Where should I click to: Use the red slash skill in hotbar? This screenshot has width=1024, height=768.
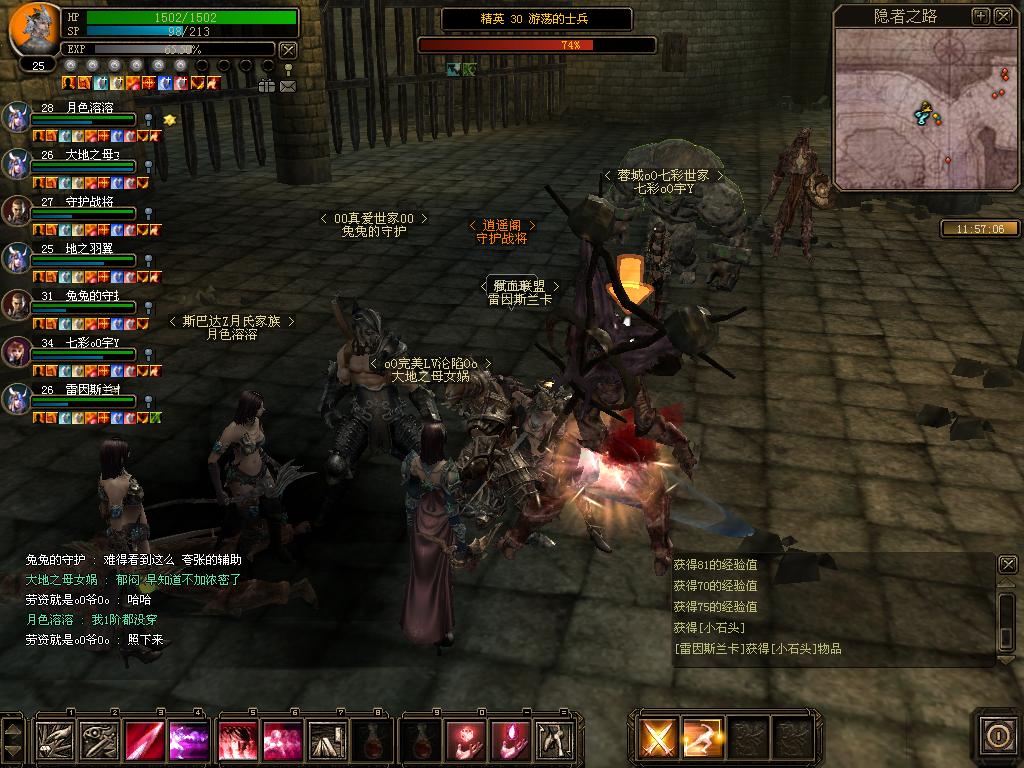pos(145,740)
